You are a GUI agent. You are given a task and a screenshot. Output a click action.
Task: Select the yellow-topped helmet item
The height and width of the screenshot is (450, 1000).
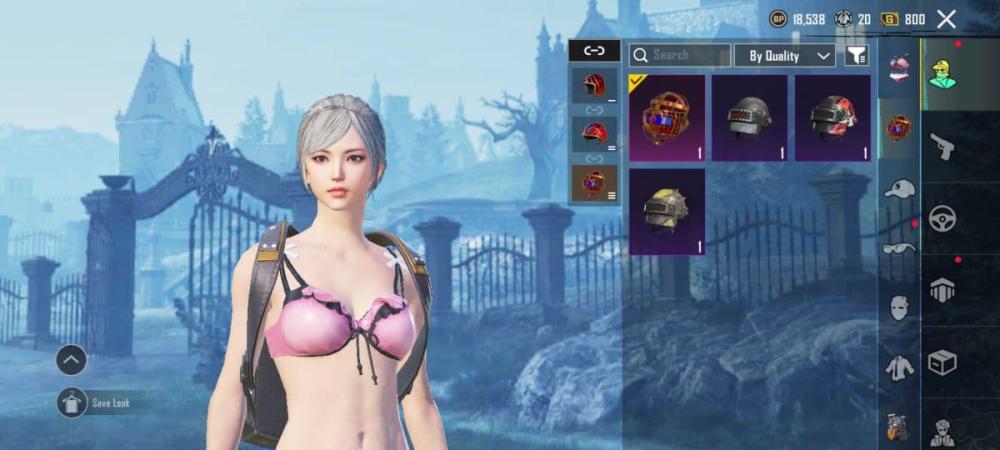[667, 211]
